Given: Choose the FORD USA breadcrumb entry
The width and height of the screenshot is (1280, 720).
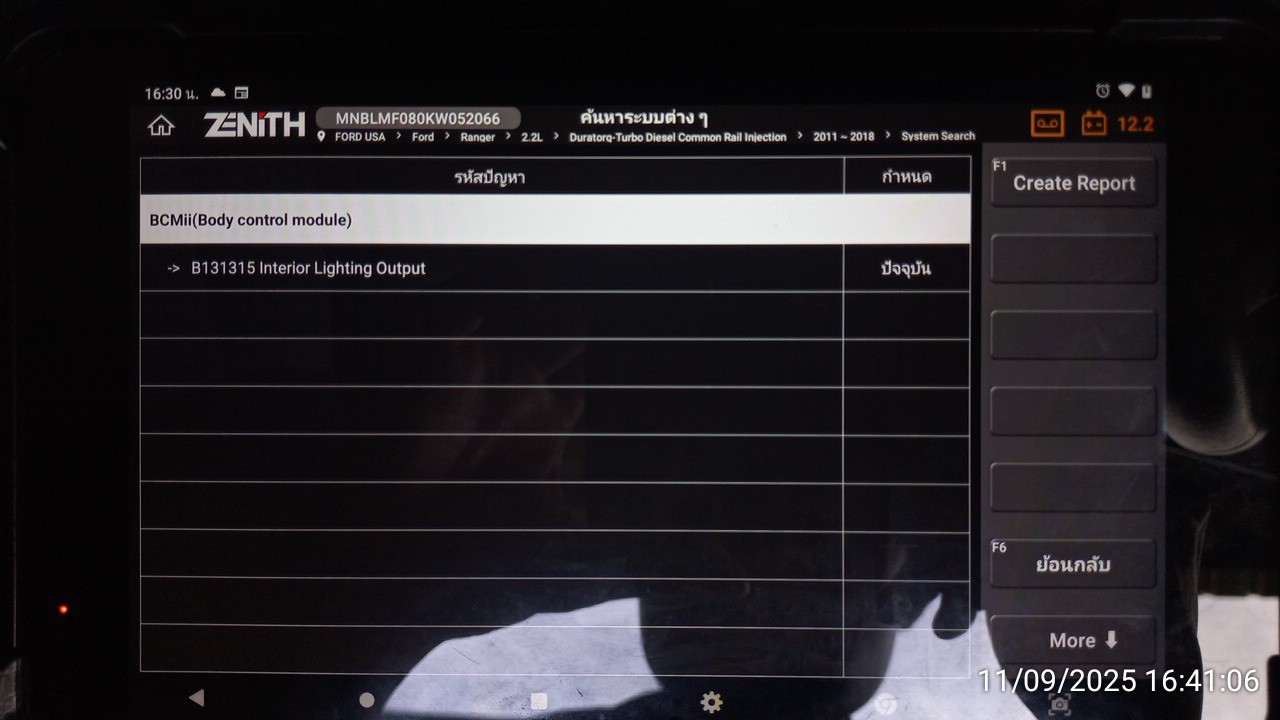Looking at the screenshot, I should click(359, 137).
